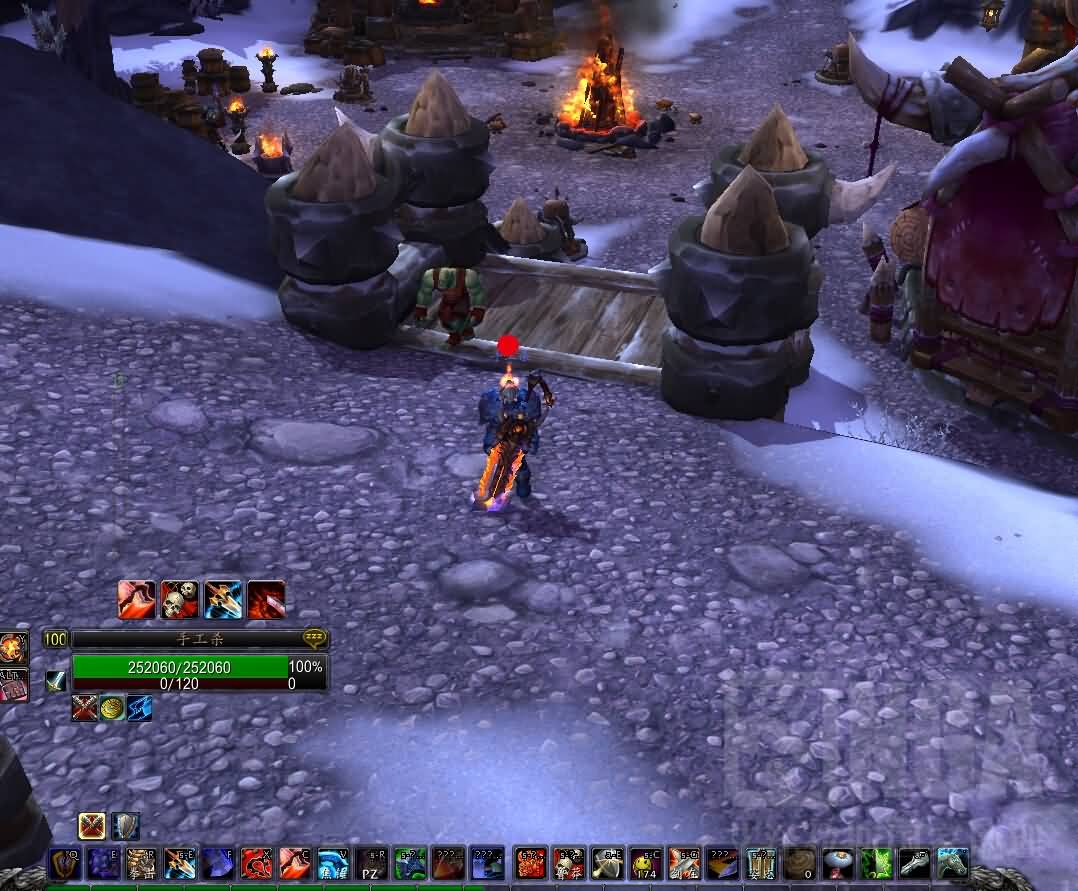Click the player name bar at level 100
Image resolution: width=1078 pixels, height=891 pixels.
[188, 639]
